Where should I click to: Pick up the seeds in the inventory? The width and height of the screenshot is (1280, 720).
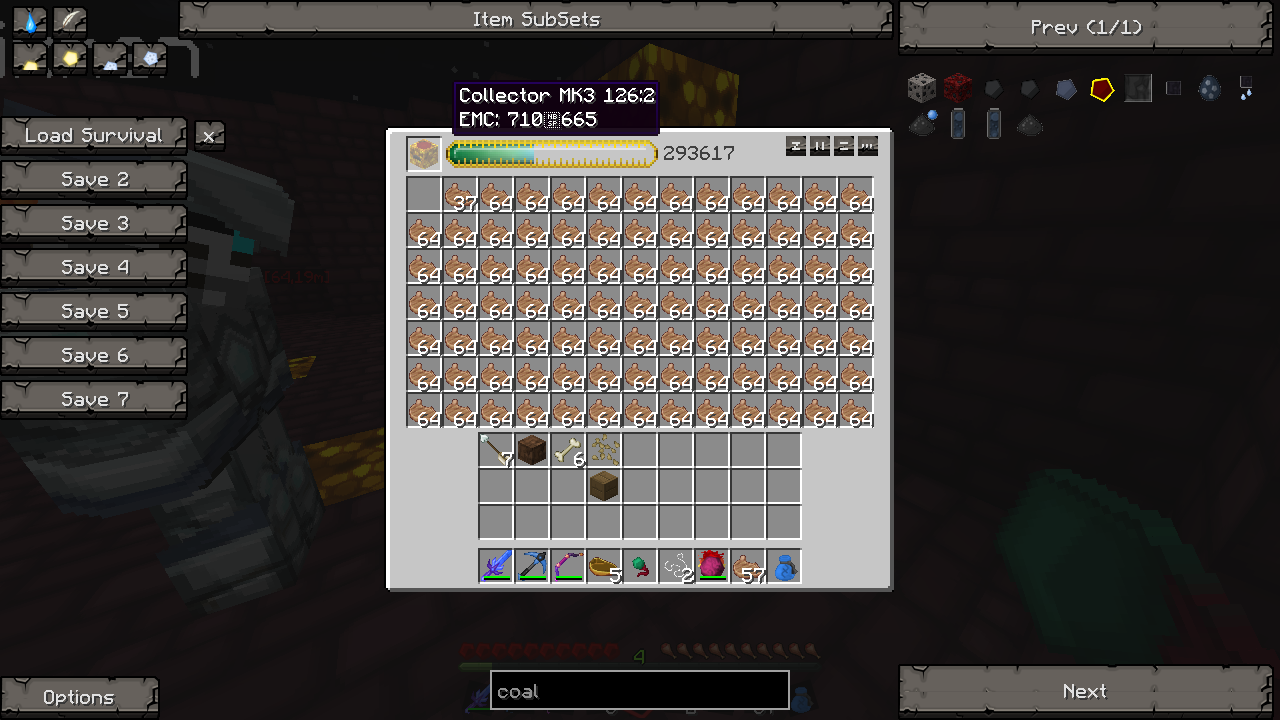pyautogui.click(x=604, y=451)
